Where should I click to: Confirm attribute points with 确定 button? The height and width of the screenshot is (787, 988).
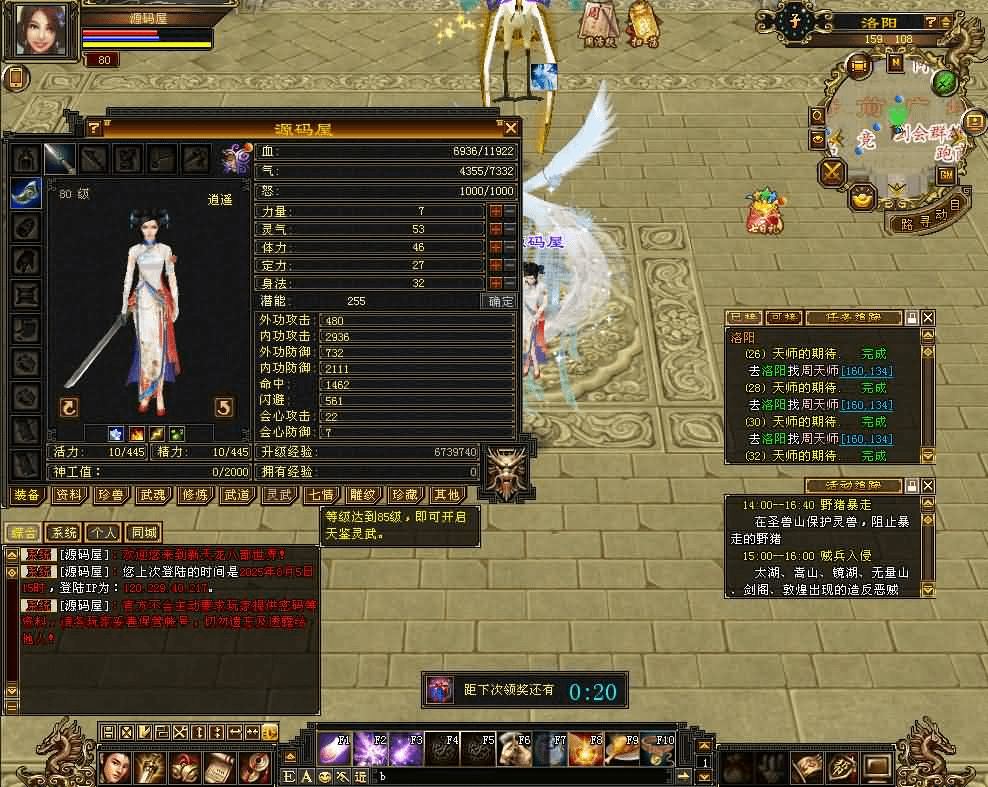500,301
